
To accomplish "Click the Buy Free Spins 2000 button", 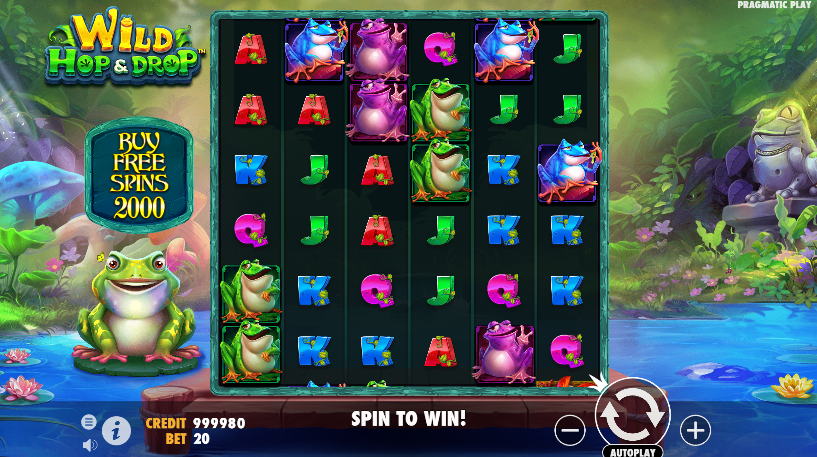I will 137,174.
